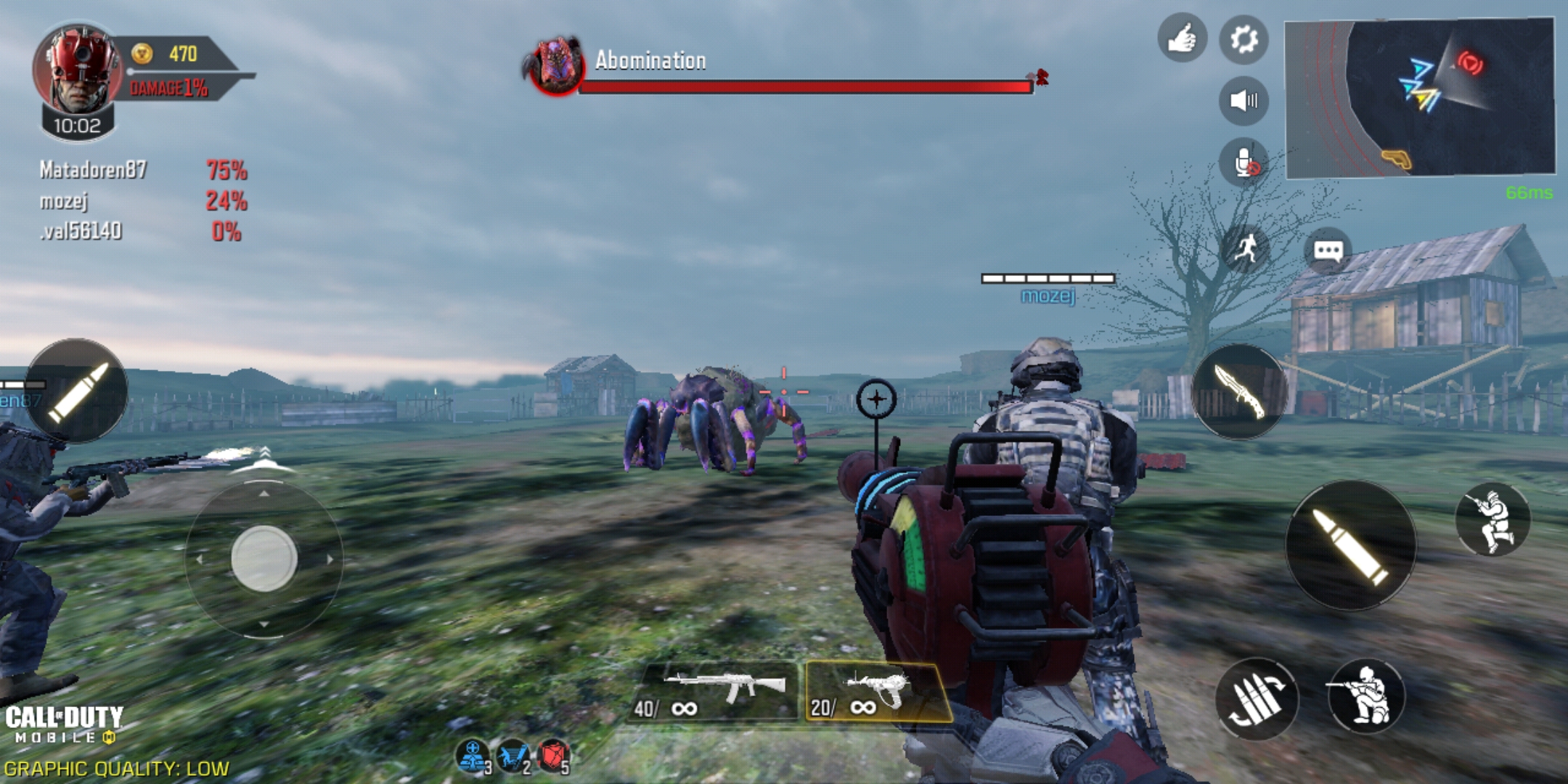The width and height of the screenshot is (1568, 784).
Task: Tap the kneeling soldier crouch button
Action: pyautogui.click(x=1365, y=696)
